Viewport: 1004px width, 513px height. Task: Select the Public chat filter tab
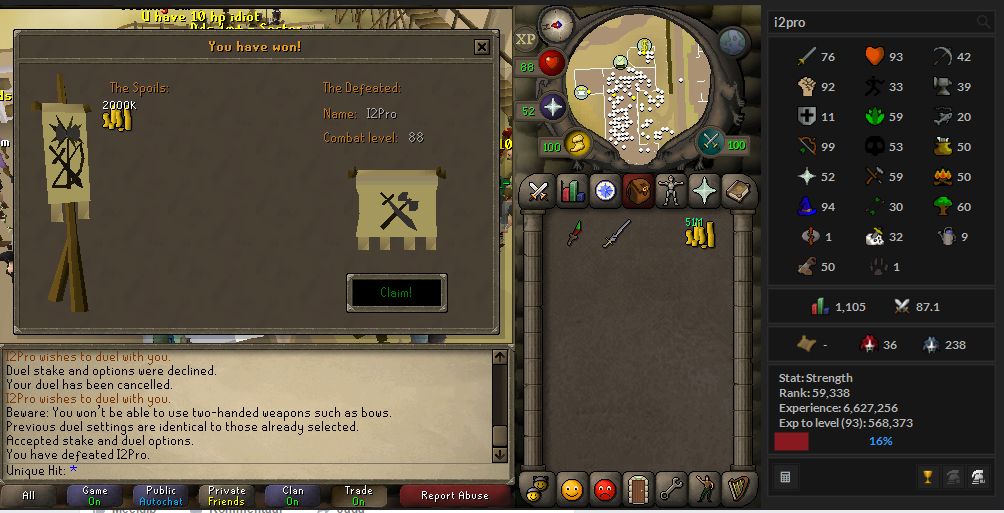coord(161,495)
